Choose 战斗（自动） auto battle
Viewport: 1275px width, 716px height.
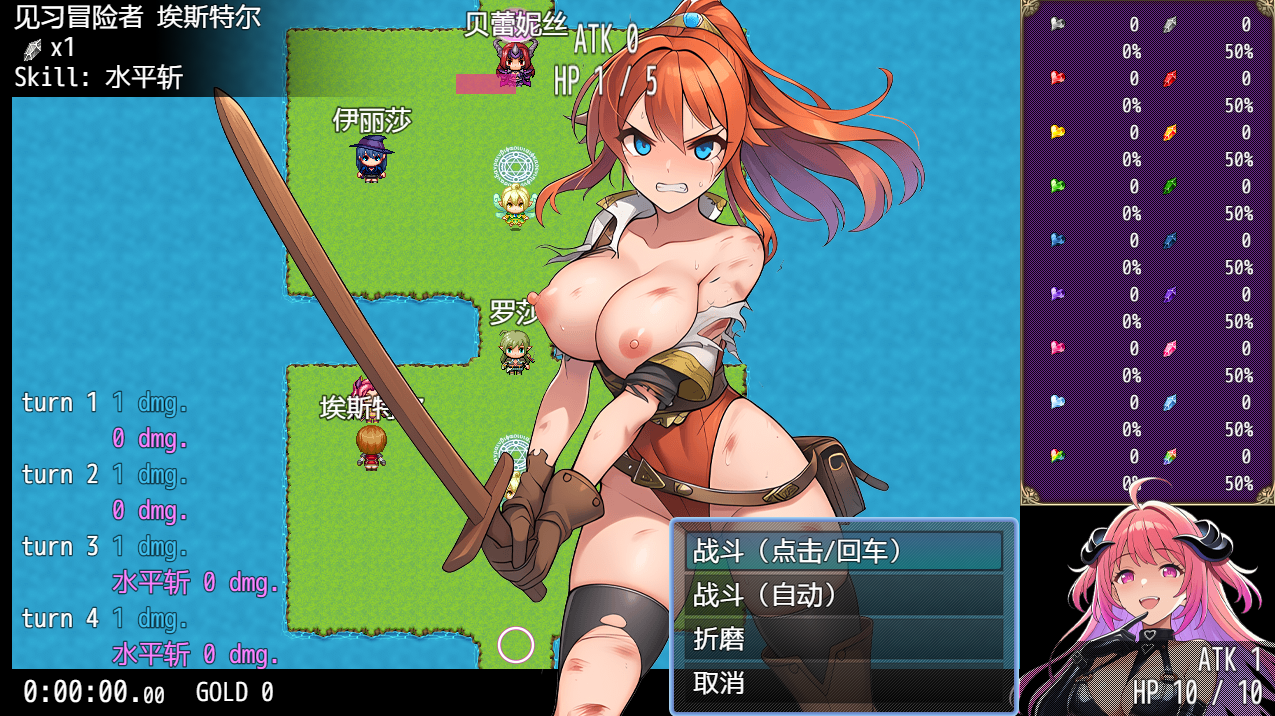click(843, 595)
